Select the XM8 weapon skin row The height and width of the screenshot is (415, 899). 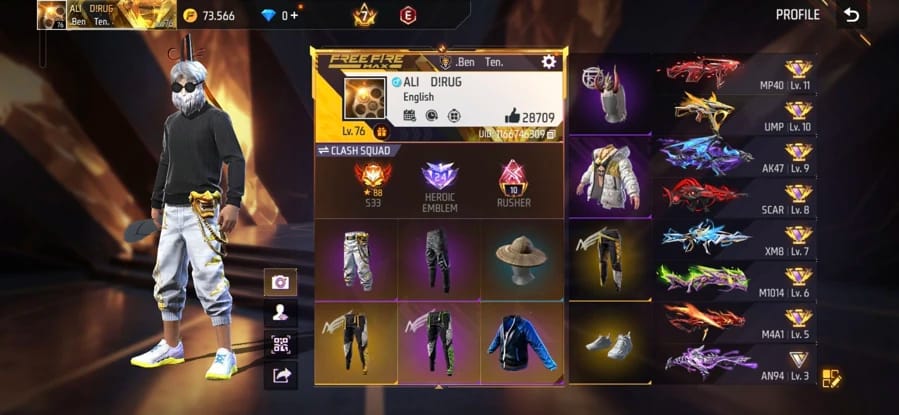tap(736, 239)
